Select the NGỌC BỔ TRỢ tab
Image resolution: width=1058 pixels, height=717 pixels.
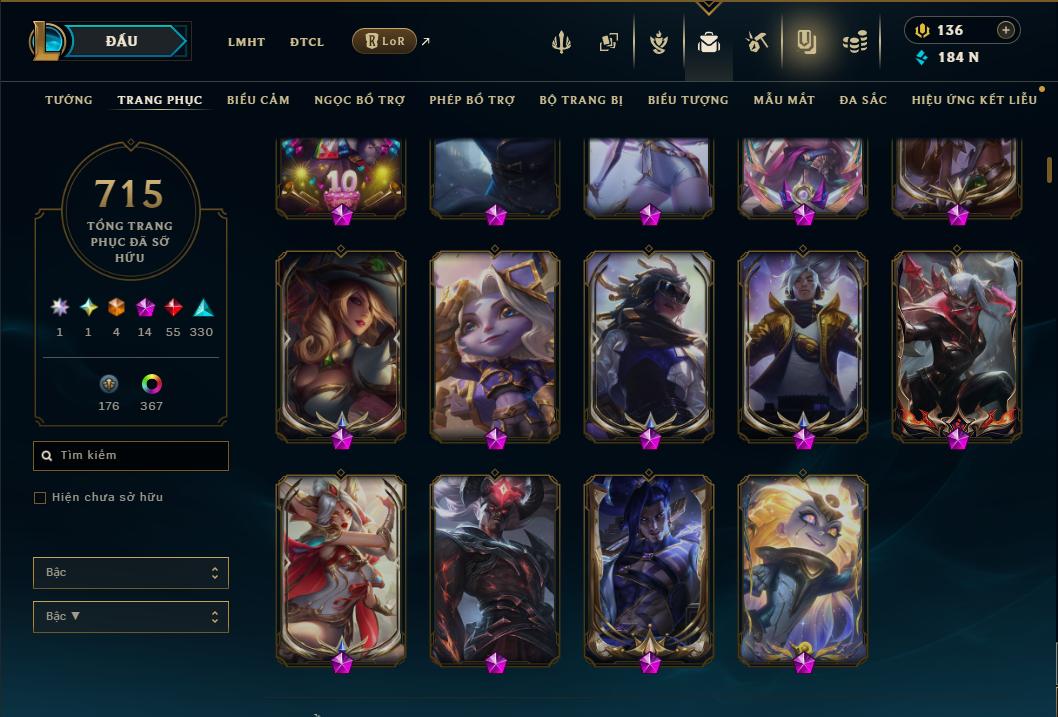coord(359,100)
